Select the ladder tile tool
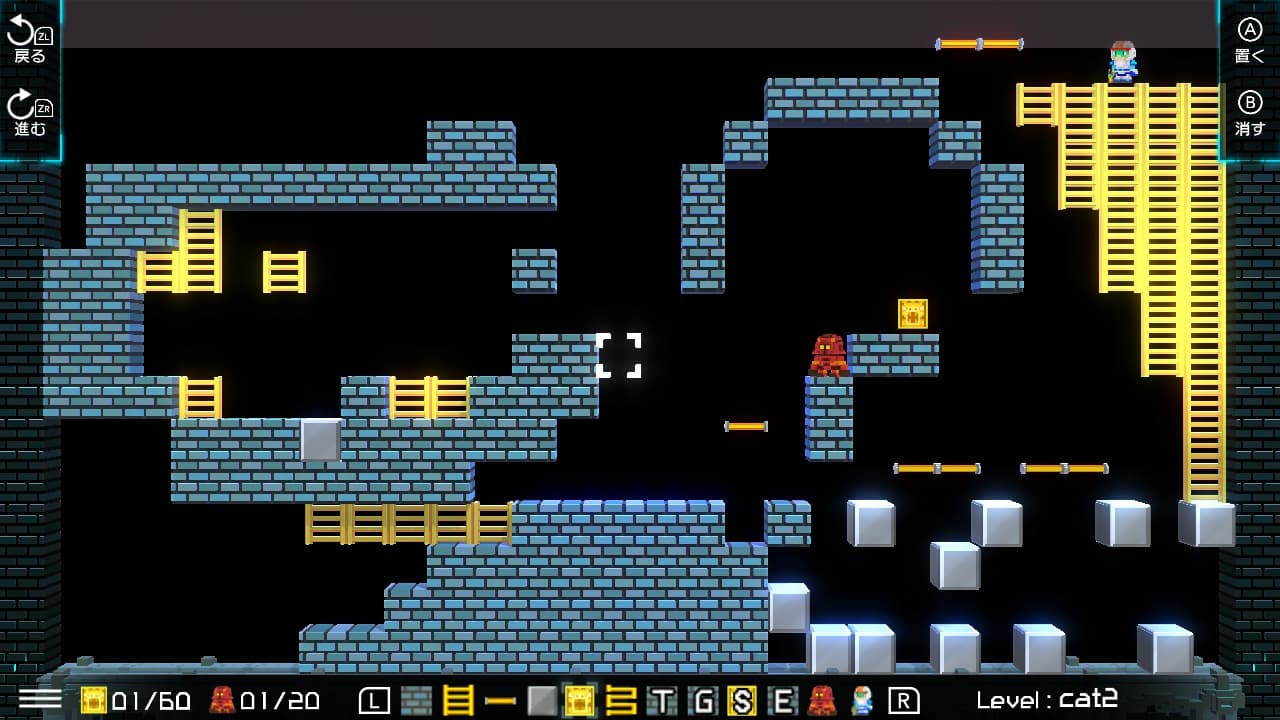Viewport: 1280px width, 720px height. pos(456,700)
